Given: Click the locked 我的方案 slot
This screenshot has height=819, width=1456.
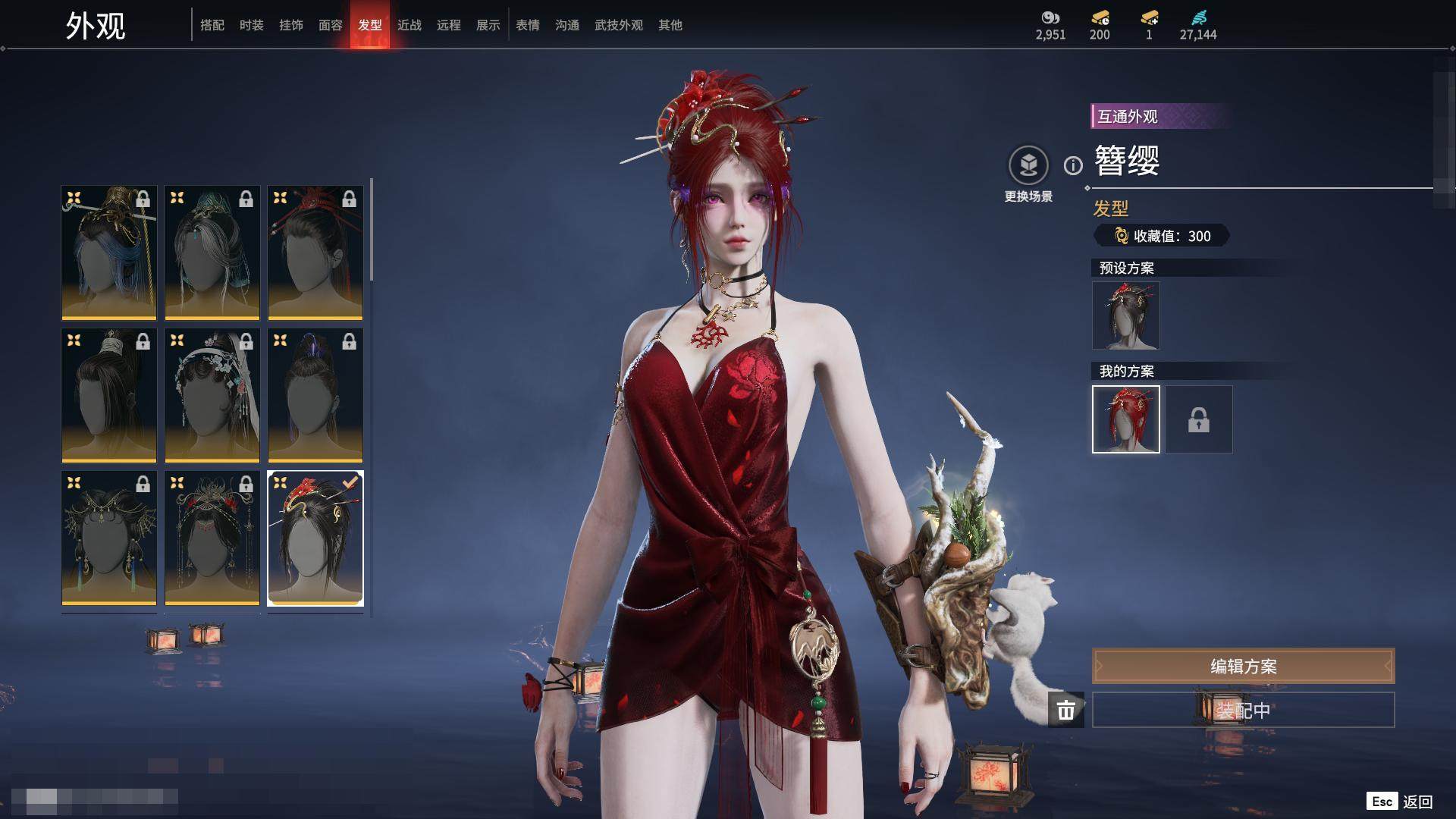Looking at the screenshot, I should coord(1199,419).
